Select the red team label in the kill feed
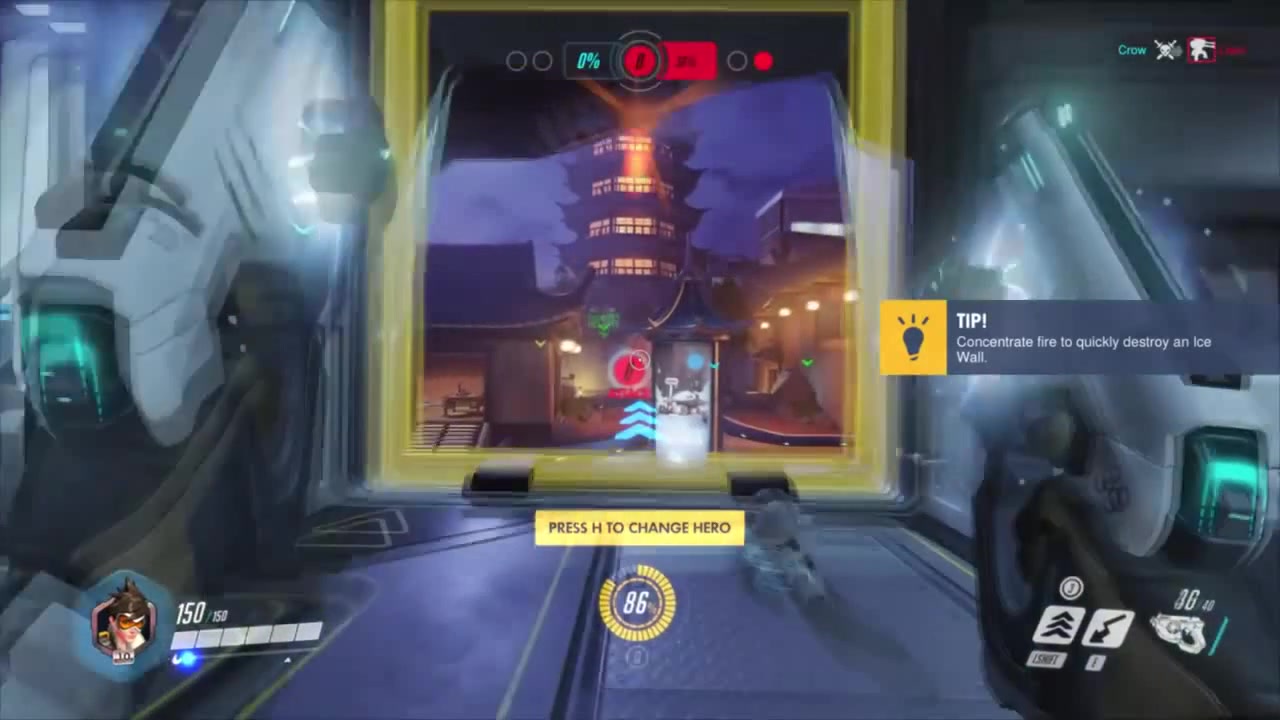1280x720 pixels. [x=1231, y=51]
